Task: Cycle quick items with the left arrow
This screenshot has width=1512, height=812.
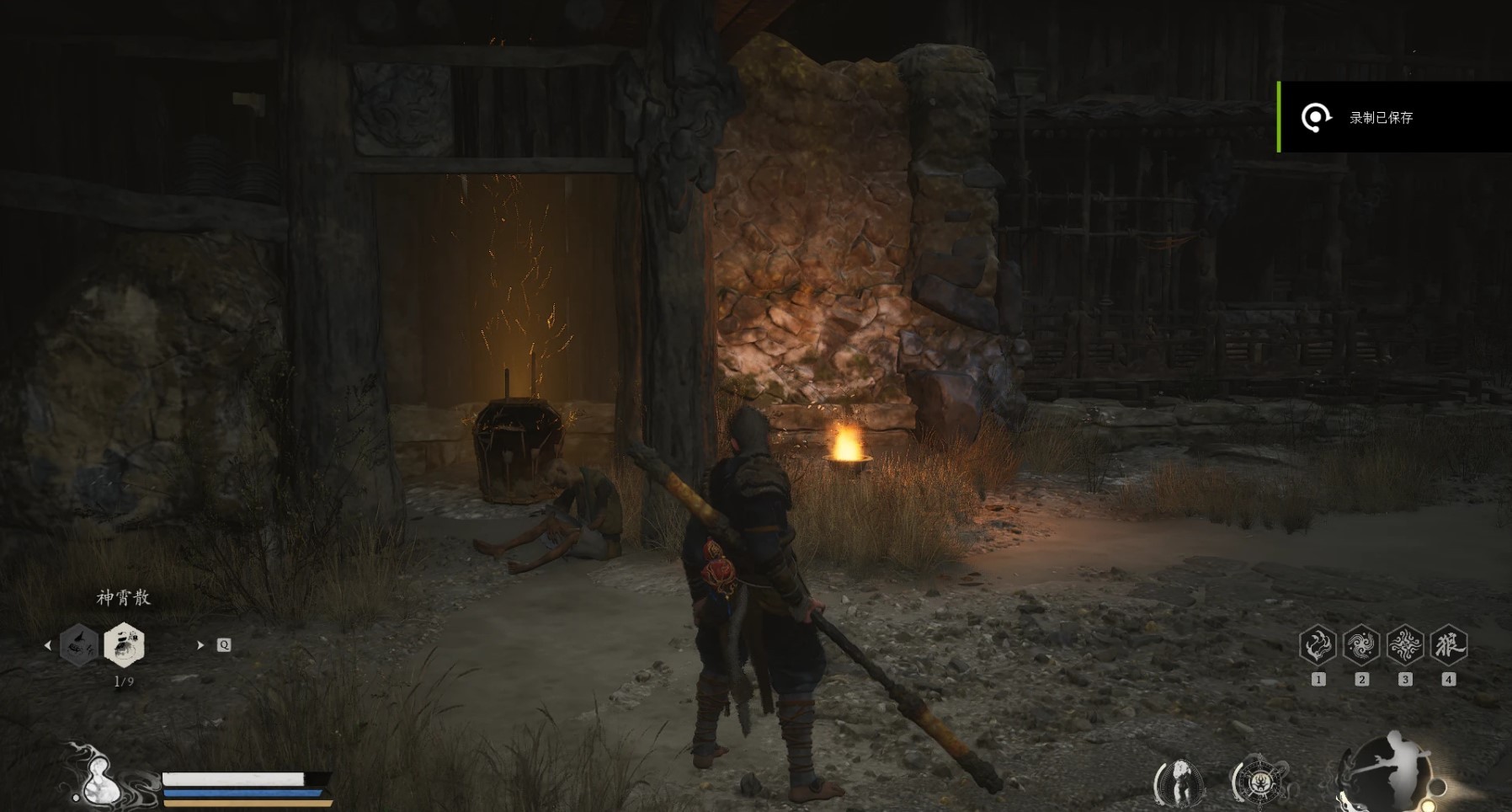Action: tap(48, 645)
